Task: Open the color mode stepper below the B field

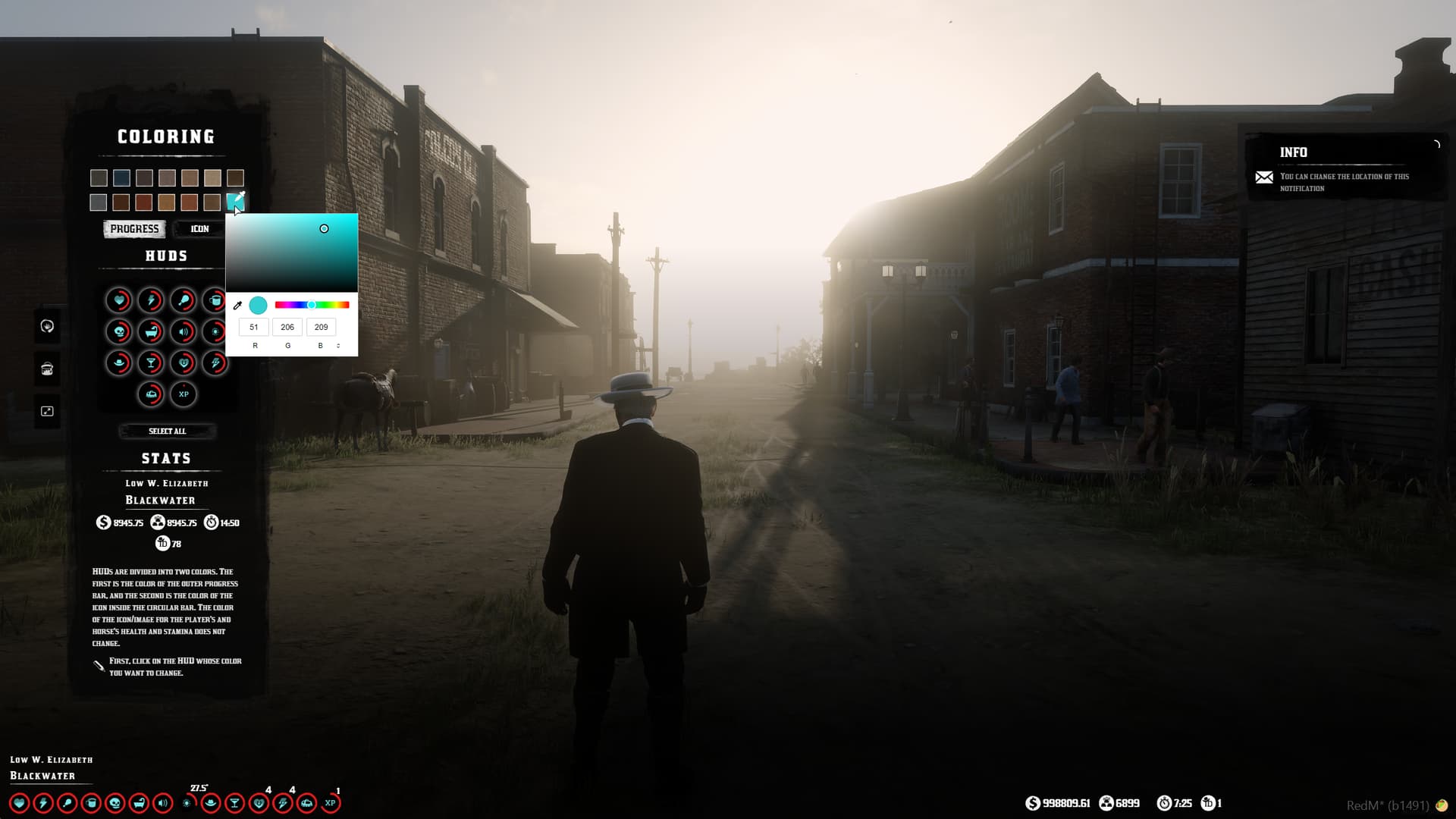Action: 338,345
